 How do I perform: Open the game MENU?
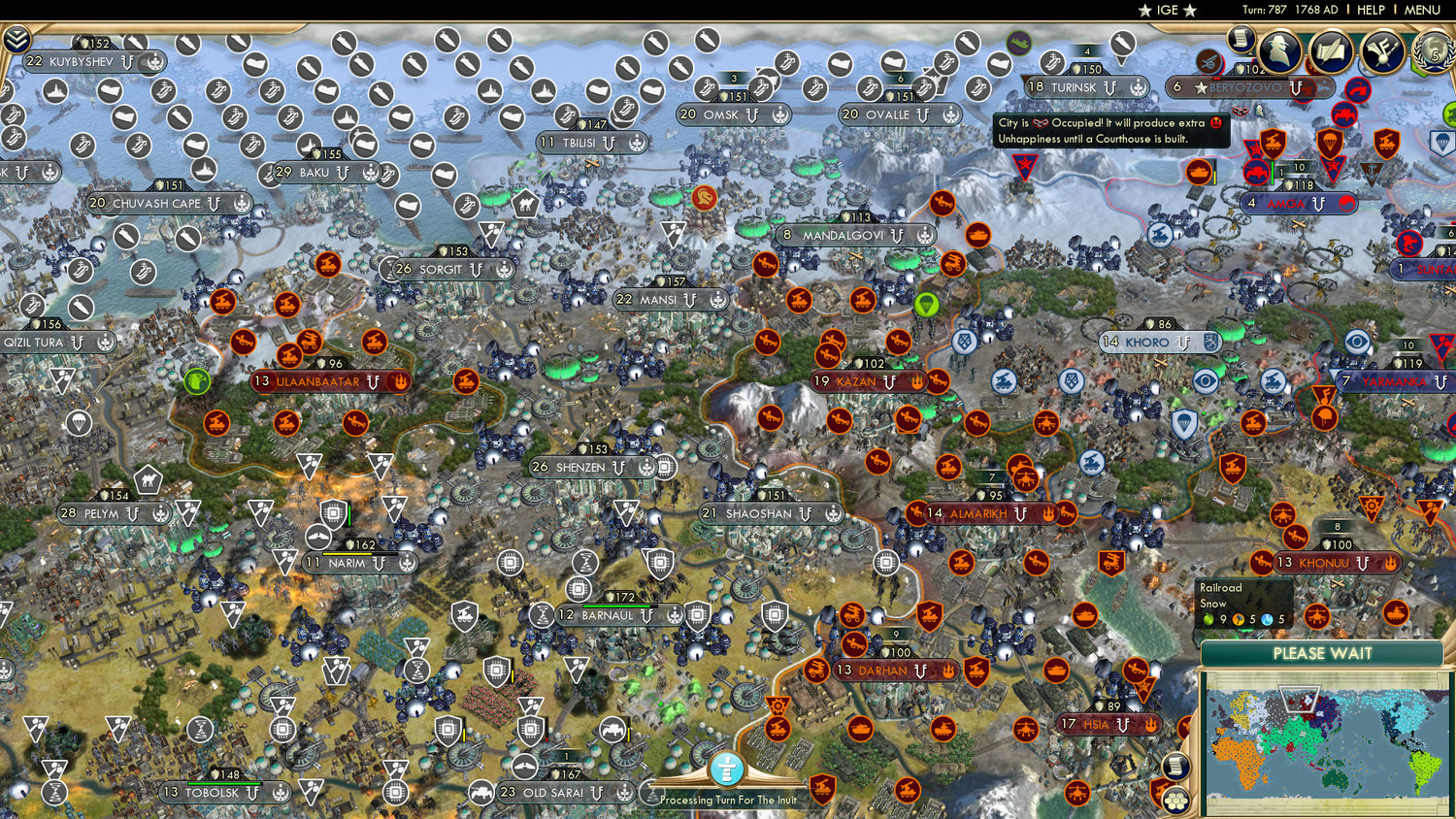click(x=1421, y=10)
